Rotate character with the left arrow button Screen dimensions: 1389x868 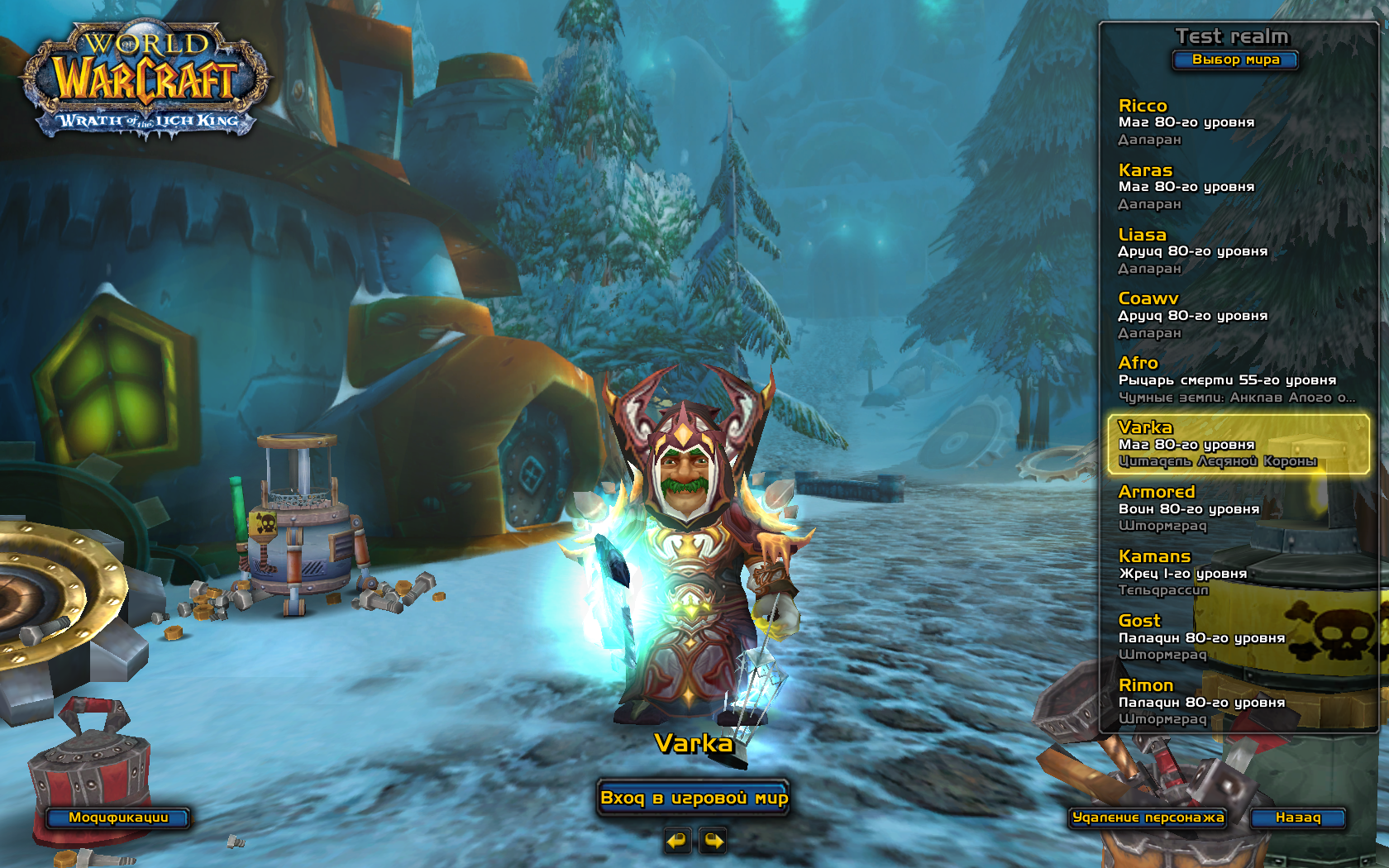point(677,842)
